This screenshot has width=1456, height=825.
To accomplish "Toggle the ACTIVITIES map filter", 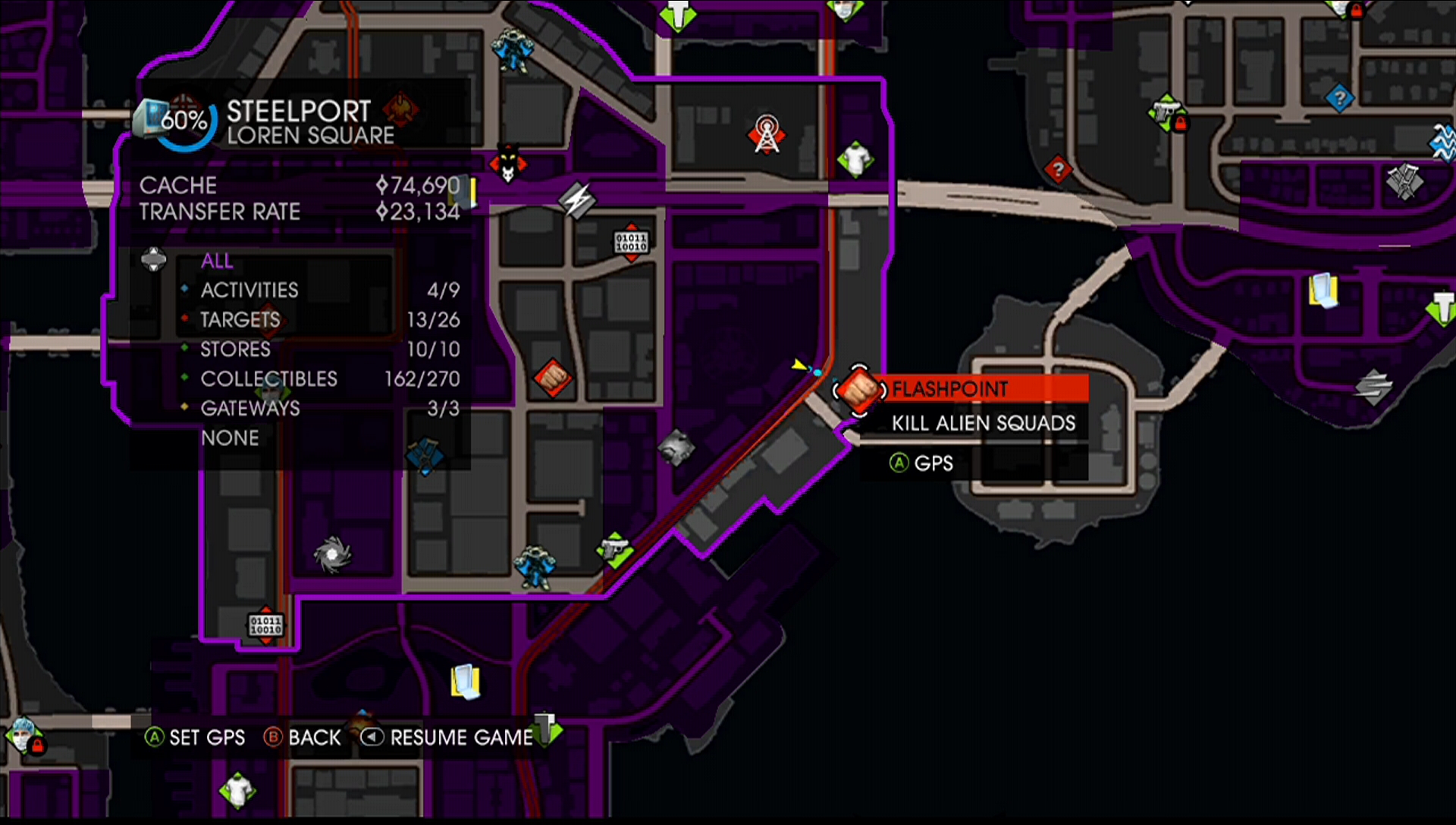I will tap(248, 290).
